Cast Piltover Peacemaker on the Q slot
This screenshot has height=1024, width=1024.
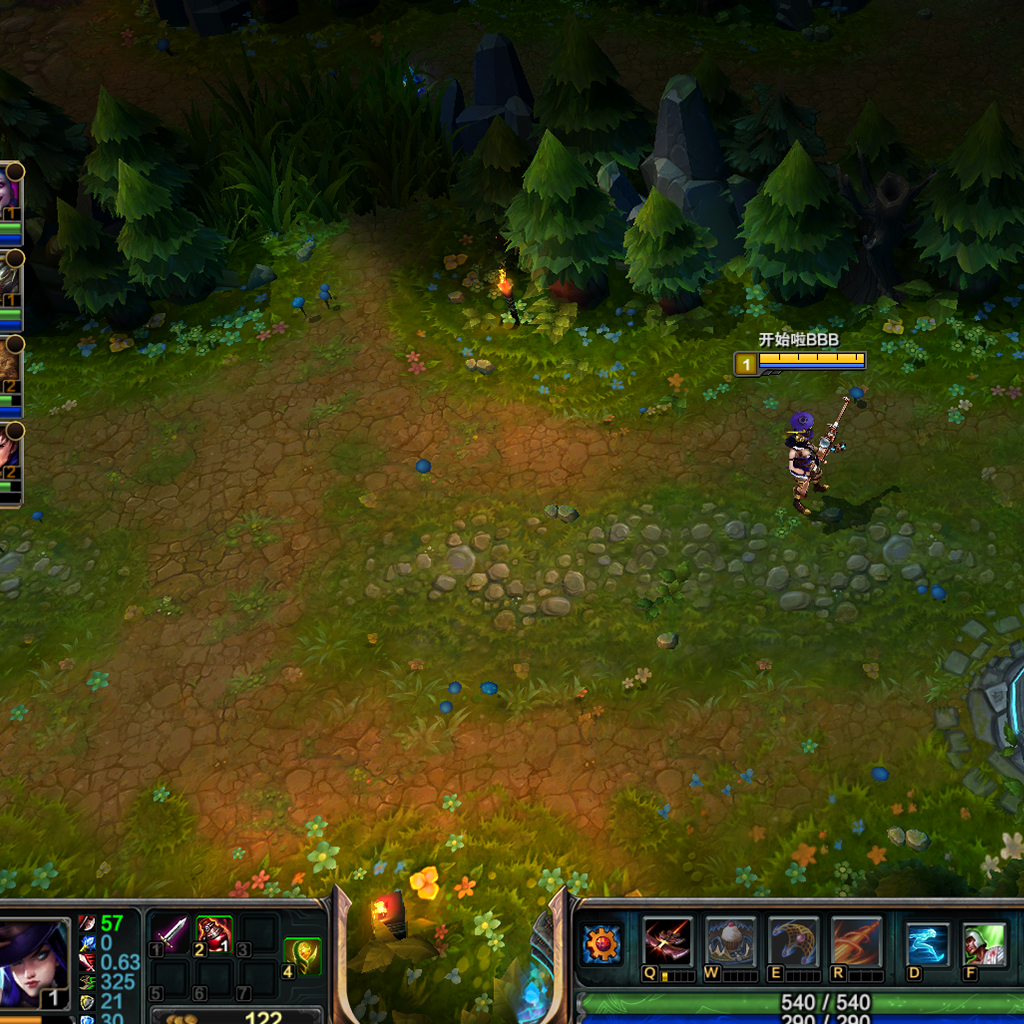[667, 942]
